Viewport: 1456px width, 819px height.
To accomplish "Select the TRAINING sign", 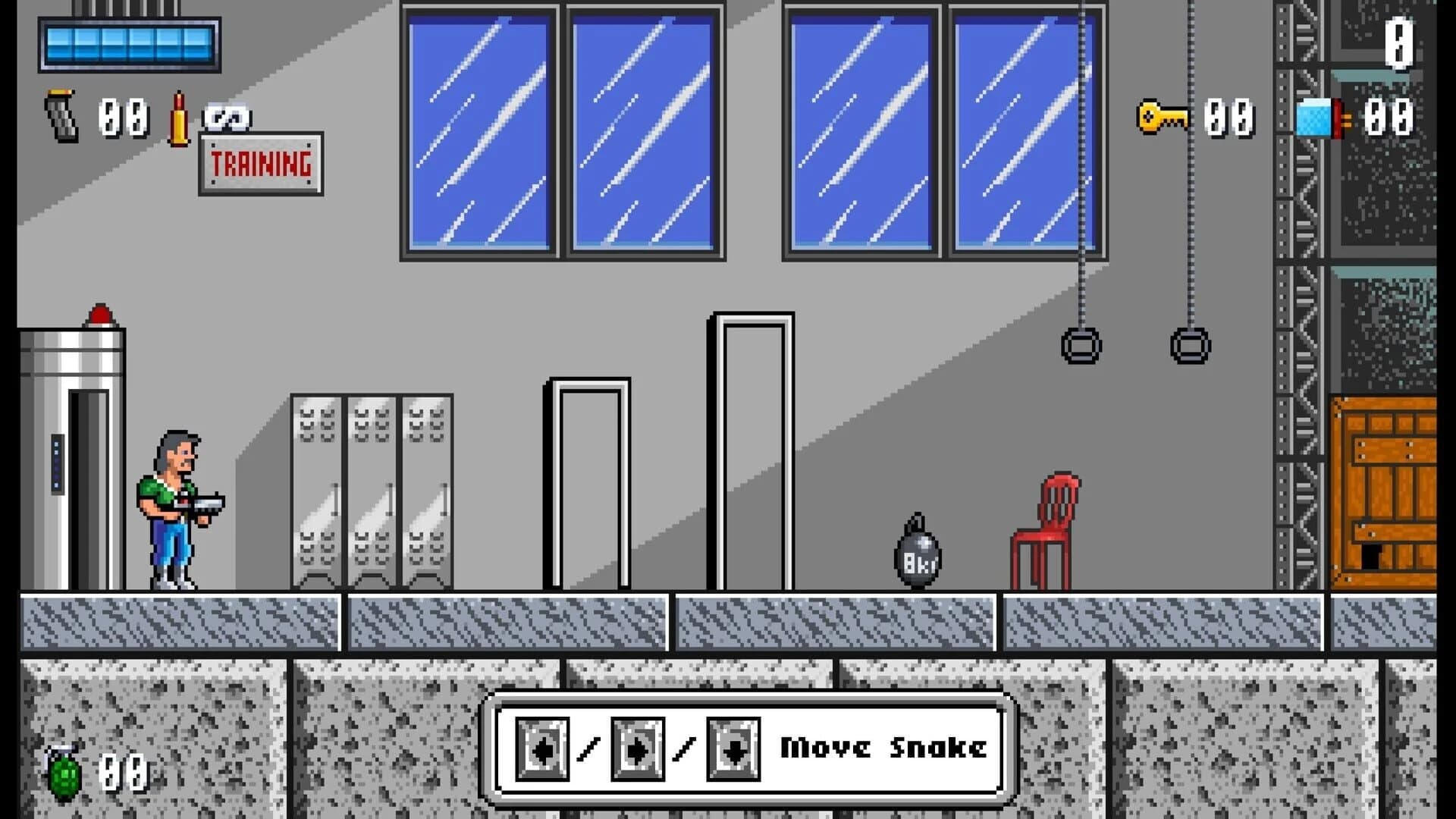I will (260, 162).
